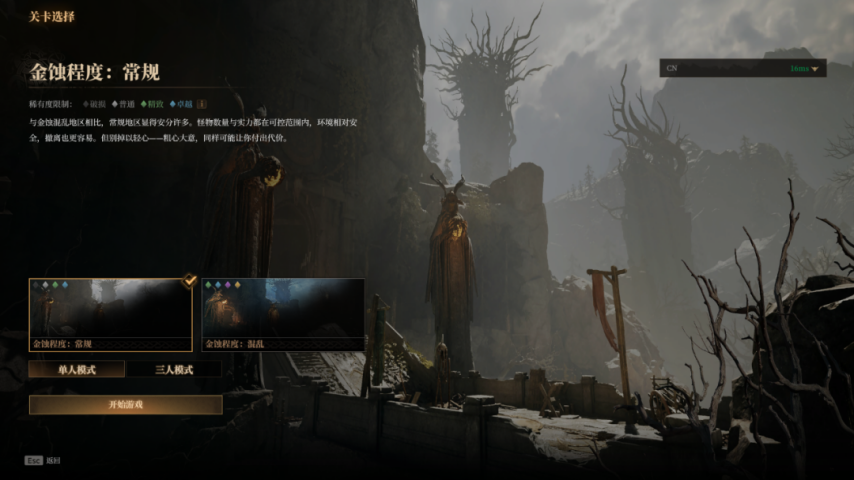Switch to 单人模式 solo mode
Screen dimensions: 854x480
click(x=77, y=369)
